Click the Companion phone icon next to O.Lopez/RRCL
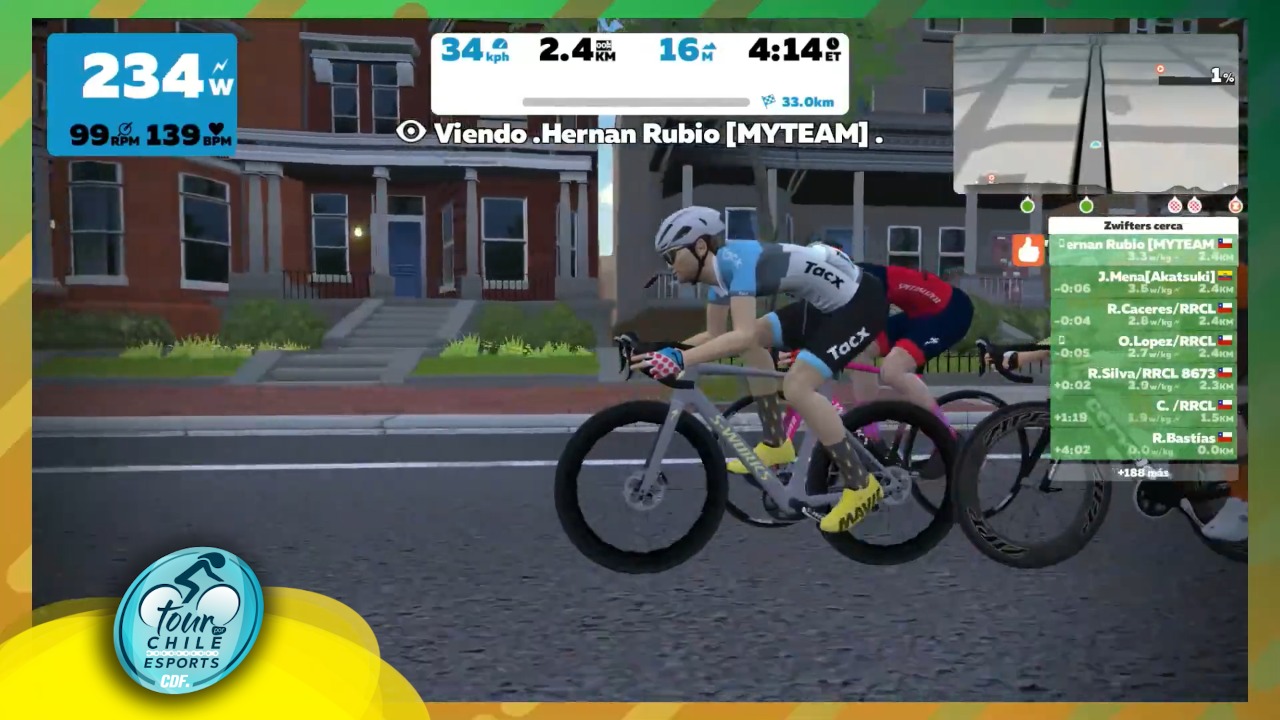Viewport: 1280px width, 720px height. coord(1062,340)
